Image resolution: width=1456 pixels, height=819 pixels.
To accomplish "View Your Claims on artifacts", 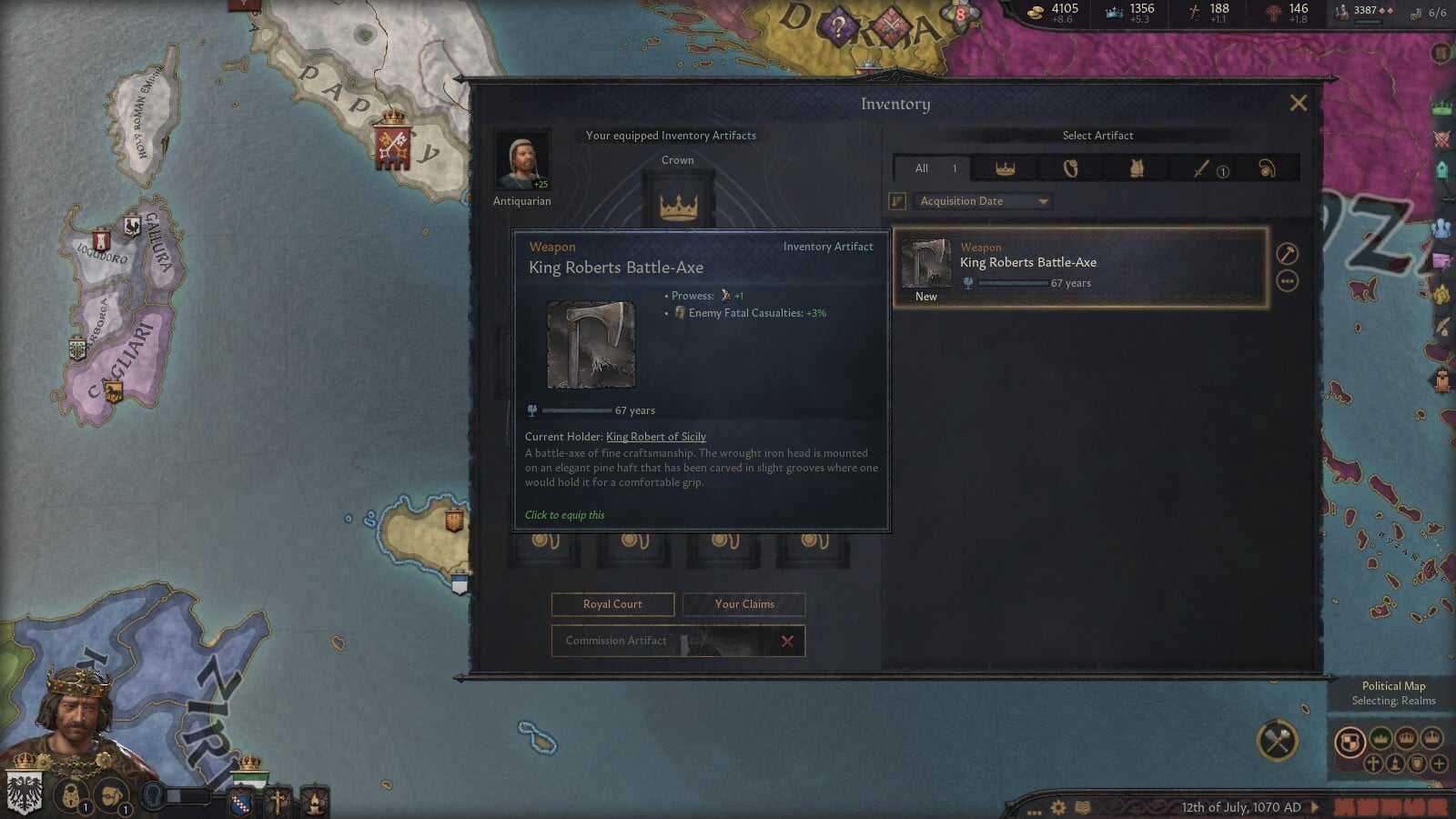I will [743, 604].
